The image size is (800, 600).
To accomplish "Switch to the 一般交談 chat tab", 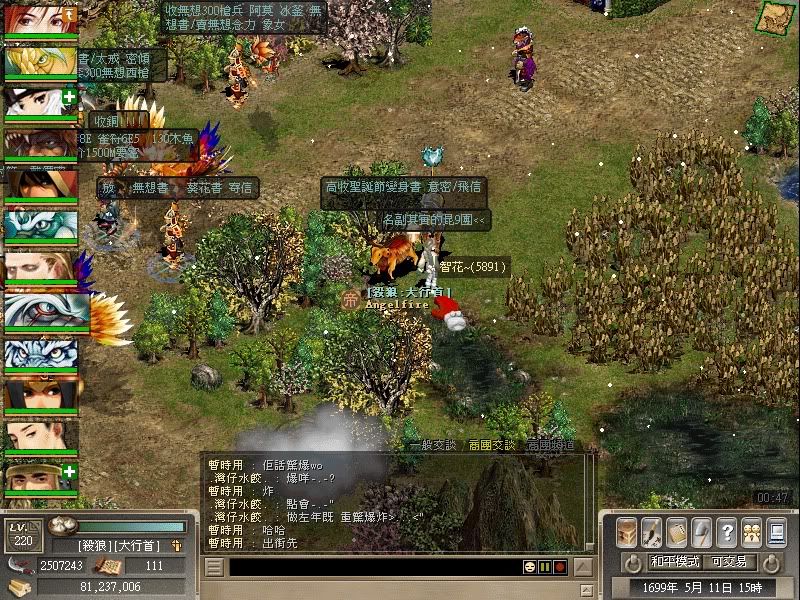I will 432,445.
